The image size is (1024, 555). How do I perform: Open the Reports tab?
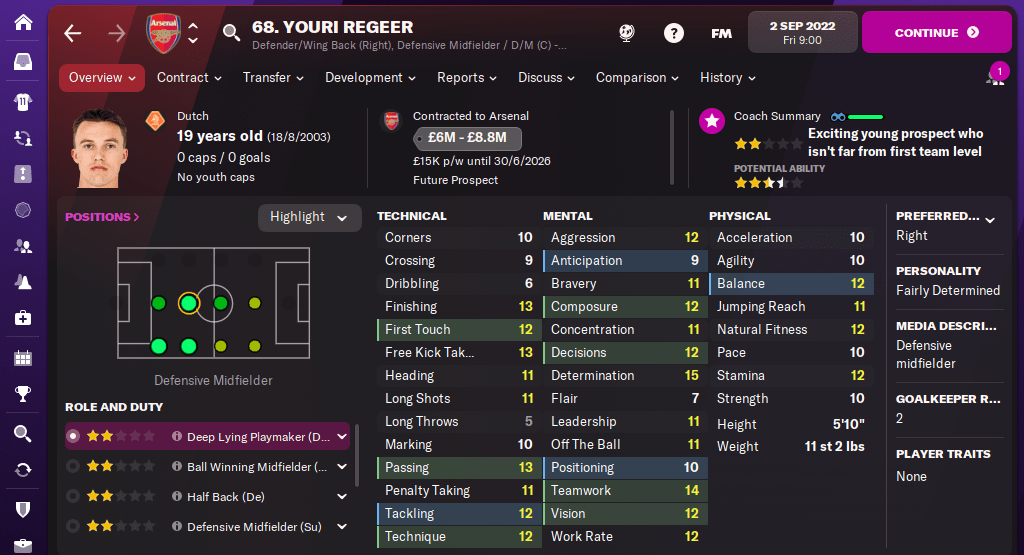pyautogui.click(x=467, y=78)
